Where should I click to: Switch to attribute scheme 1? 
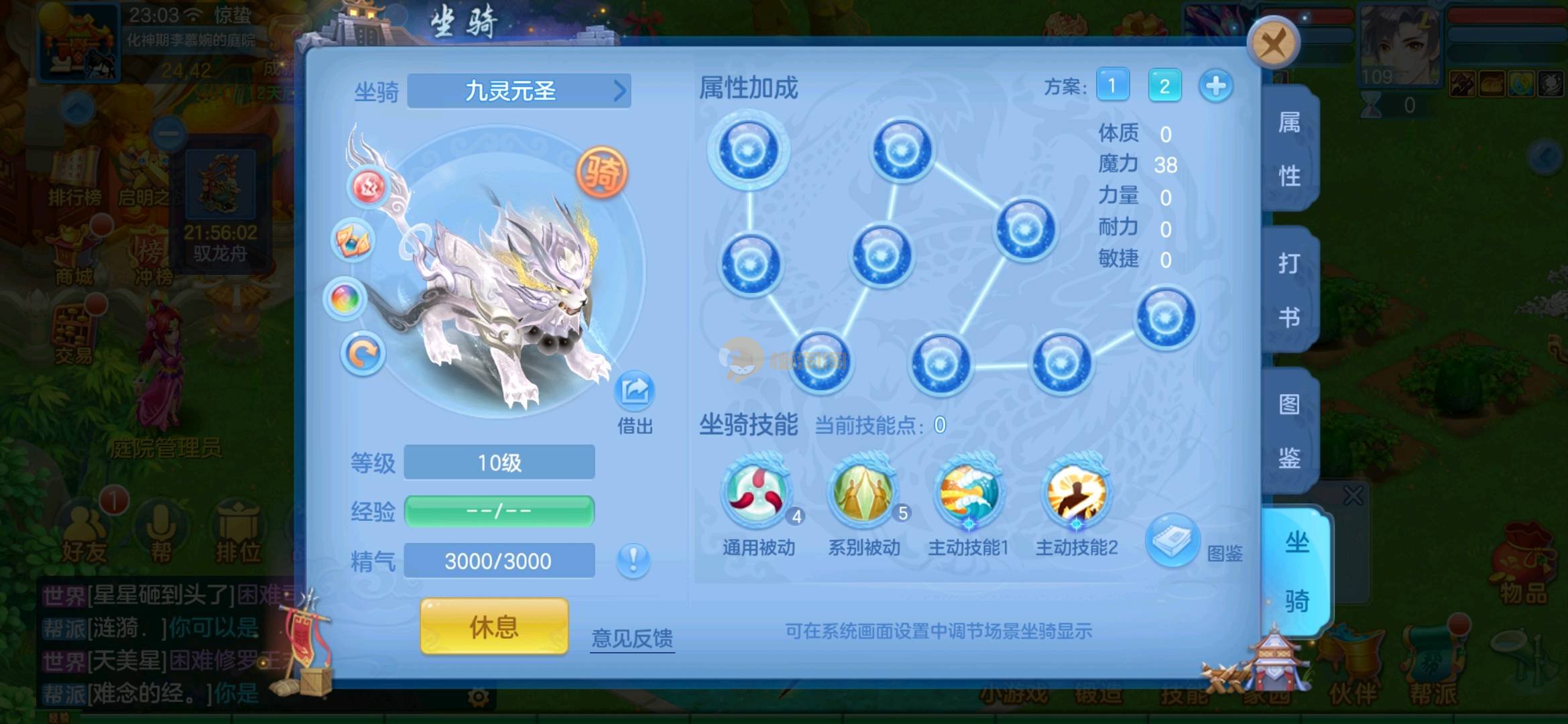(1112, 86)
